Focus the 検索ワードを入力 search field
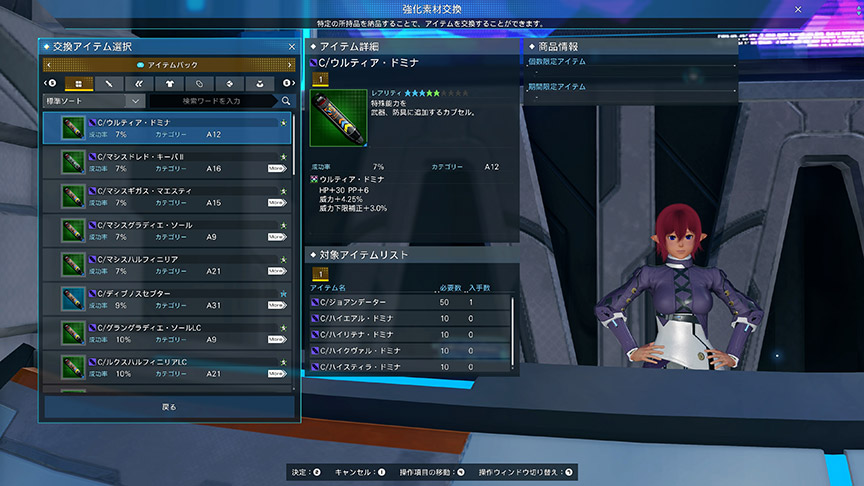This screenshot has width=864, height=486. coord(213,101)
